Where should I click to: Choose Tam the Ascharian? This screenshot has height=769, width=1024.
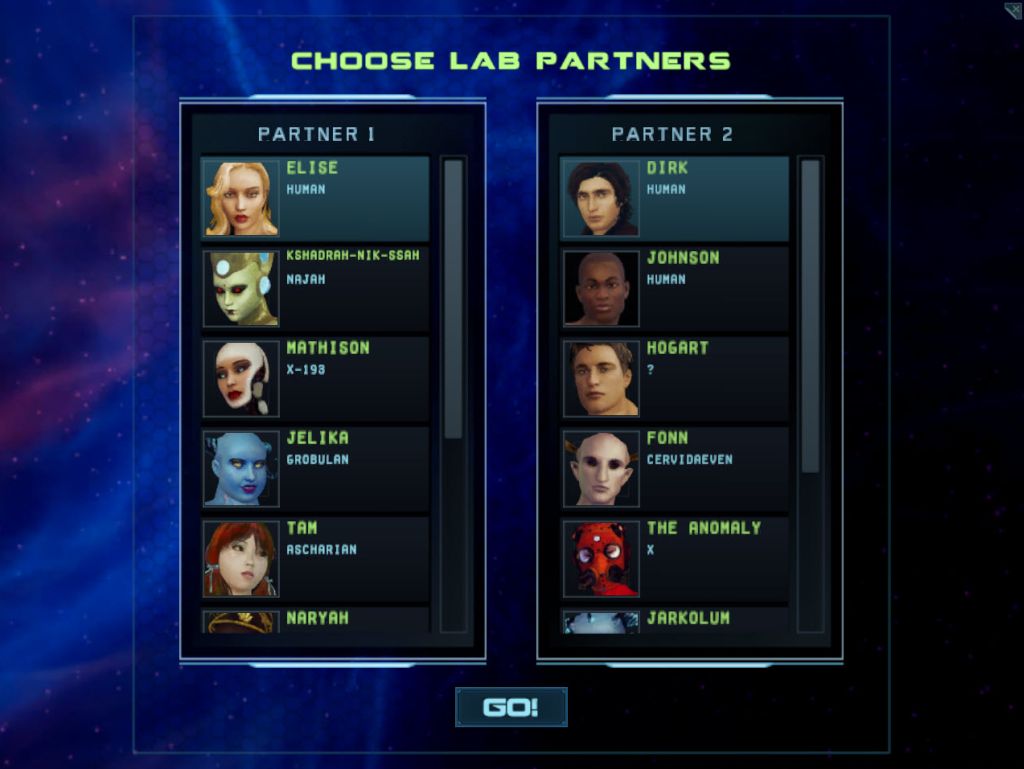[x=315, y=558]
